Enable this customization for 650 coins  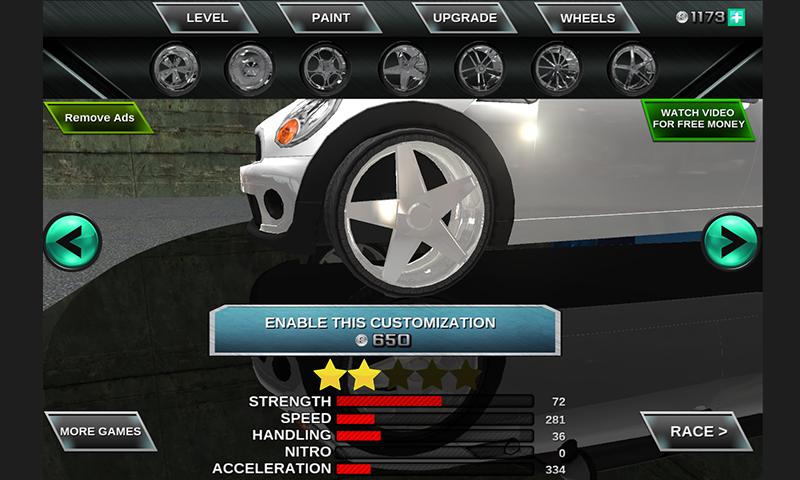tap(380, 331)
